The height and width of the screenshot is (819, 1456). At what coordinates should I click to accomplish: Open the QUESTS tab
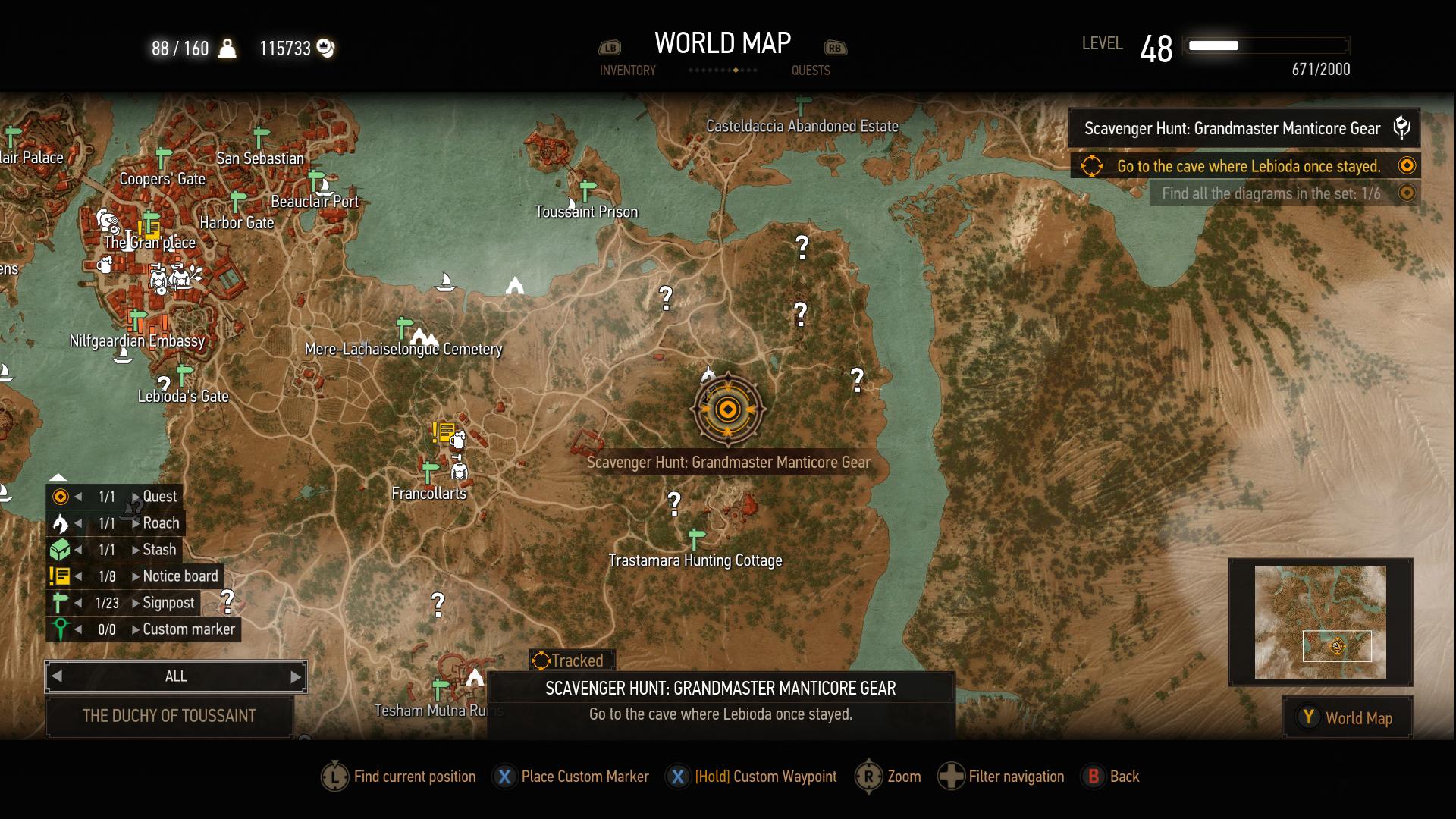pyautogui.click(x=811, y=71)
